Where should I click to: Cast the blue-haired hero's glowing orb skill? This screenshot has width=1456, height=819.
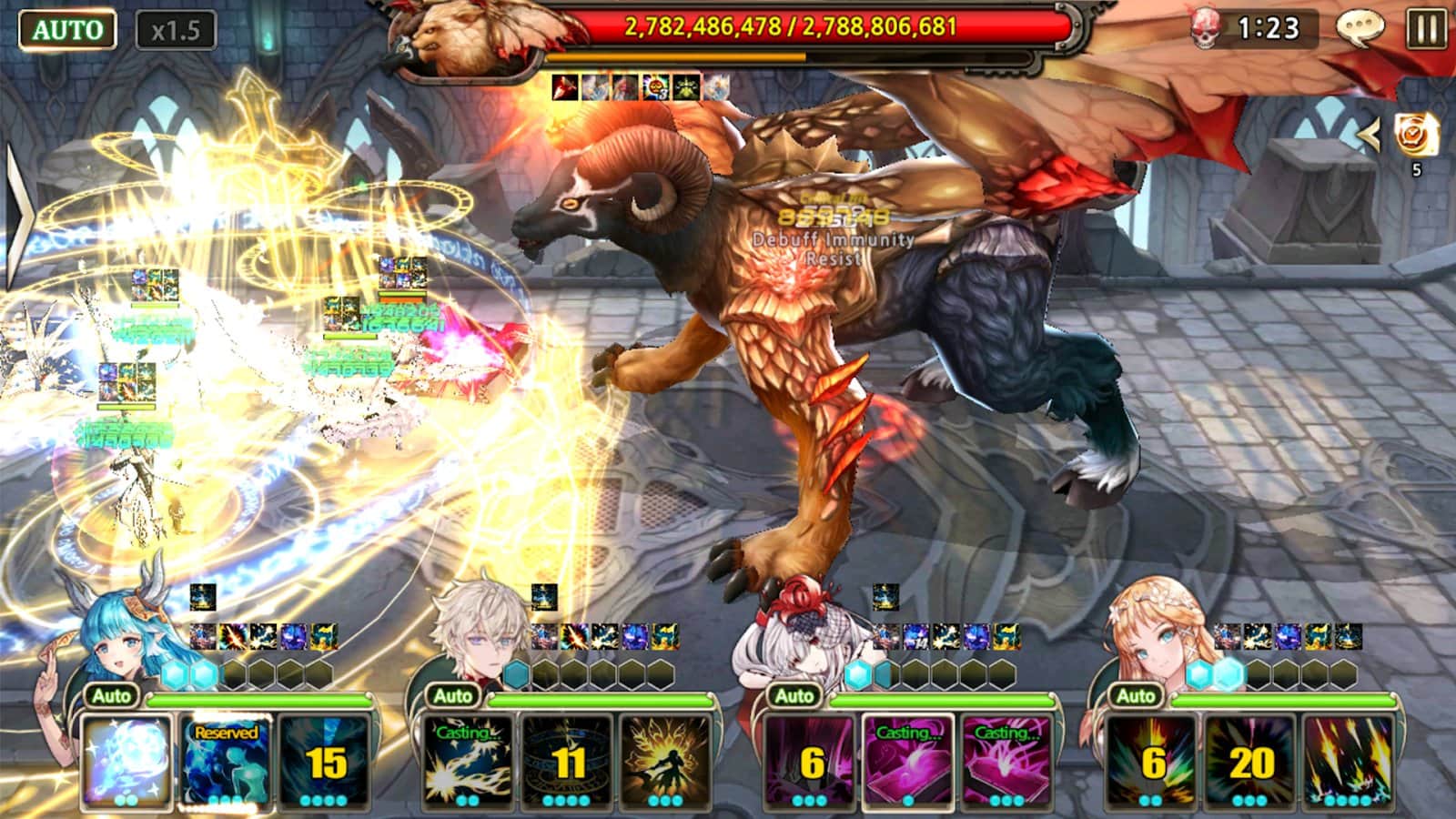126,761
